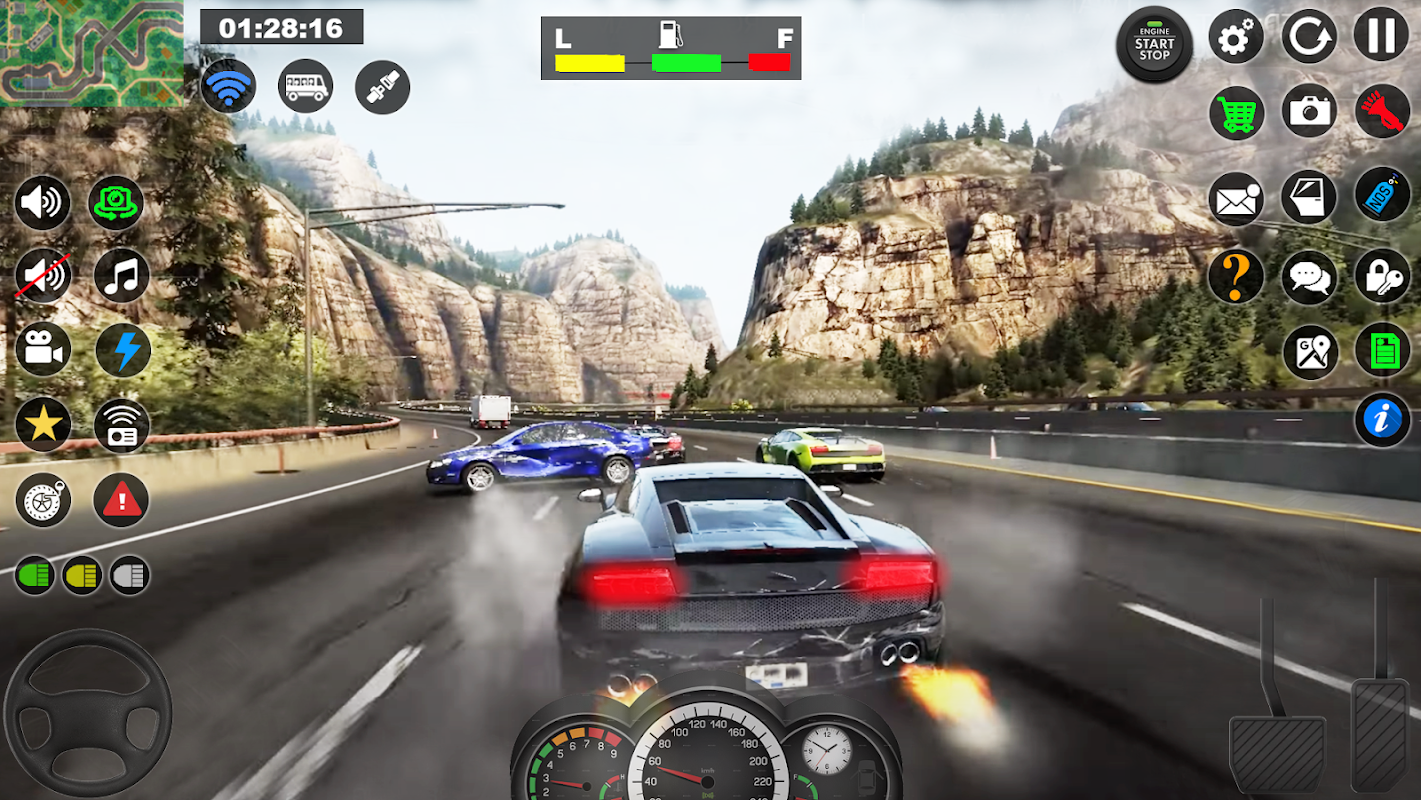Open the gear settings menu
The height and width of the screenshot is (800, 1421).
[x=1236, y=39]
